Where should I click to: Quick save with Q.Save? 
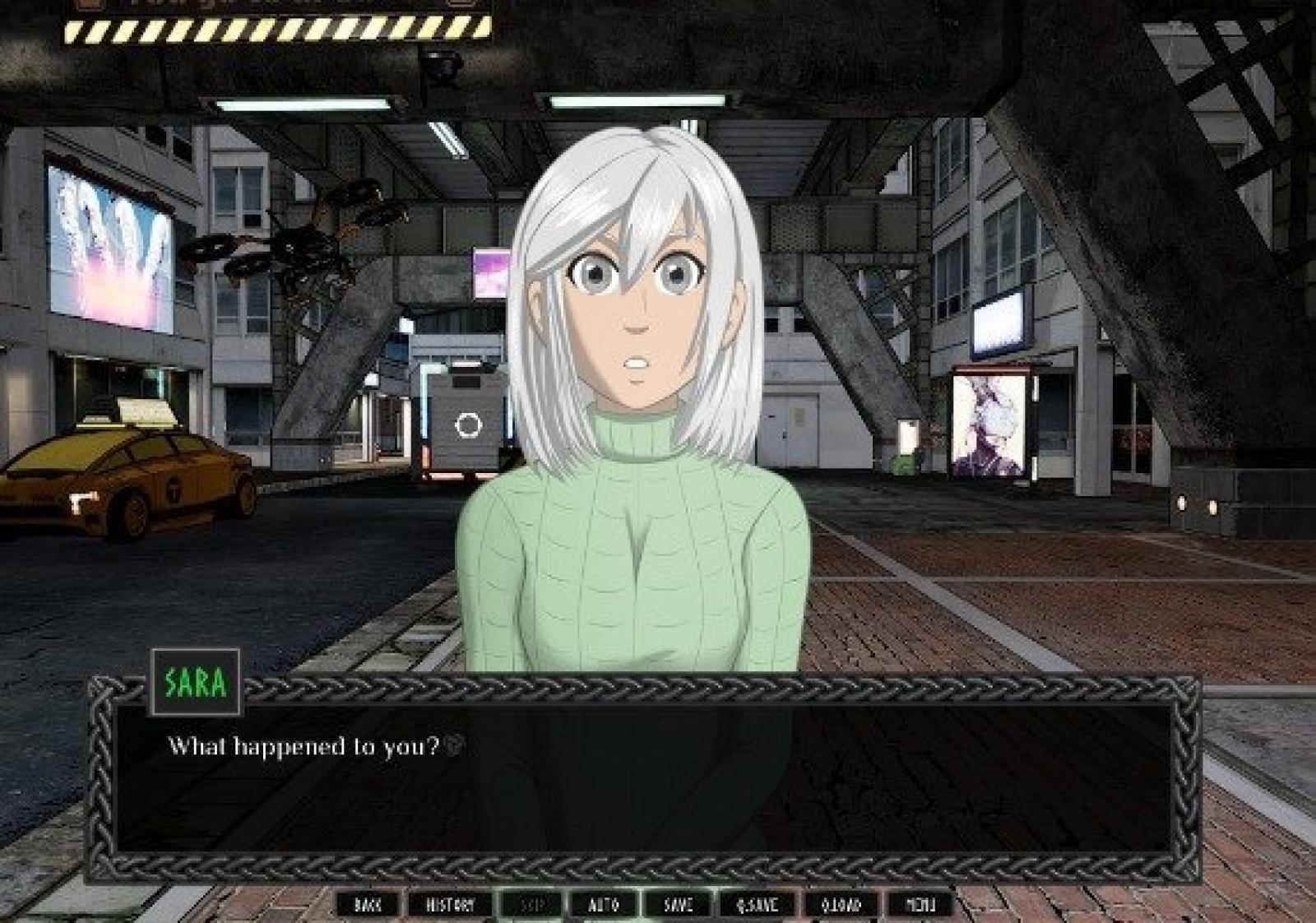tap(758, 905)
